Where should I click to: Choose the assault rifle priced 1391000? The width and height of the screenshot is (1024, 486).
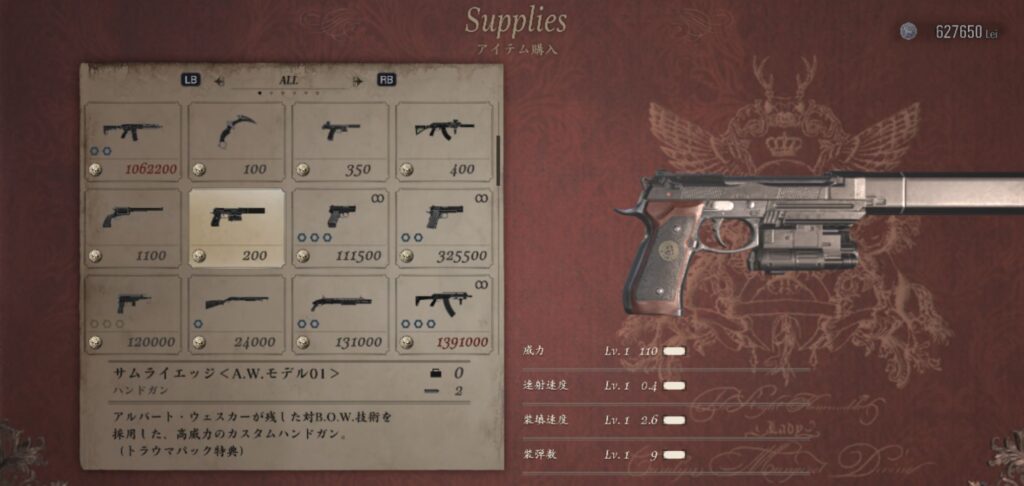pos(444,314)
